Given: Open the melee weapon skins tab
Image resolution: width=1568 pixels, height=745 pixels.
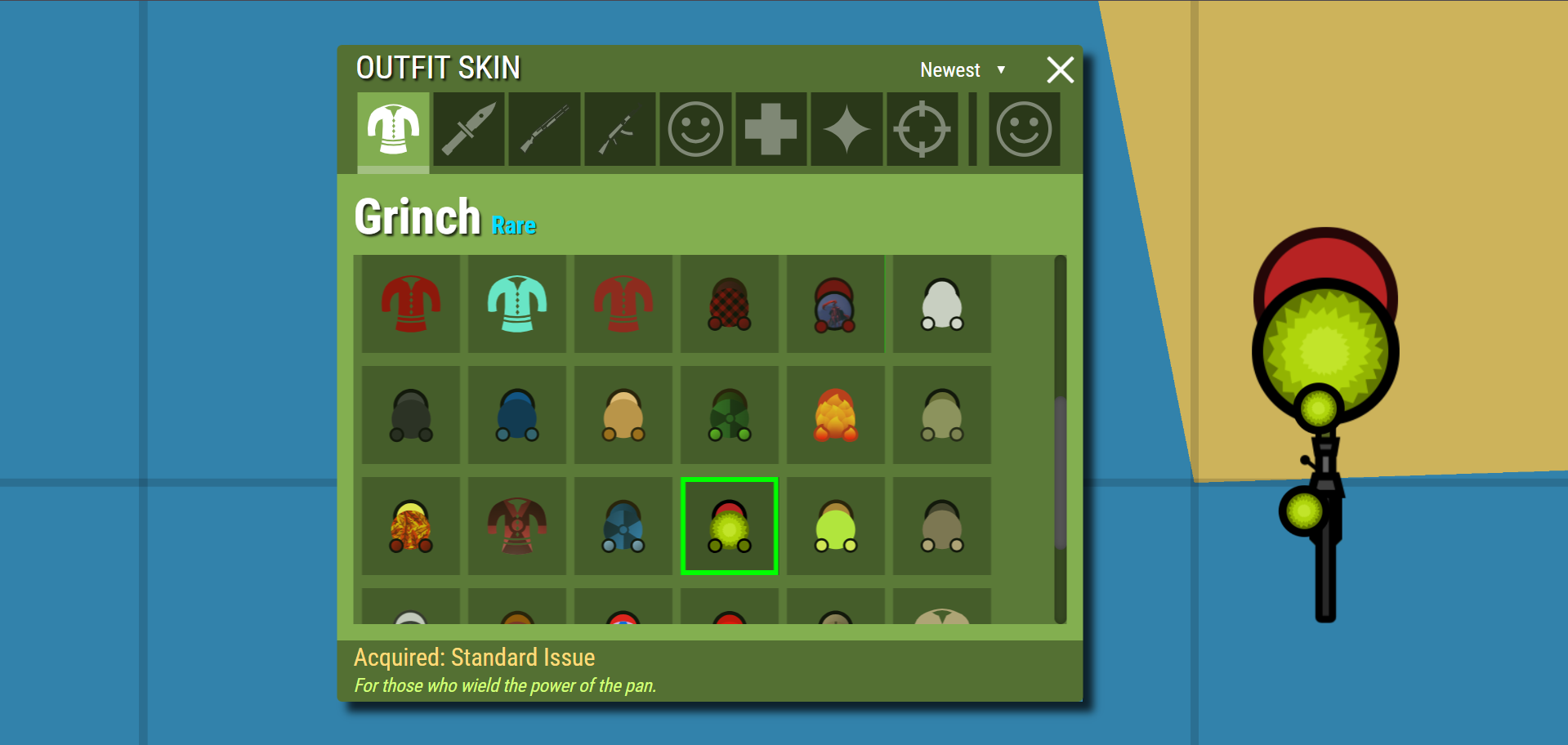Looking at the screenshot, I should [468, 129].
